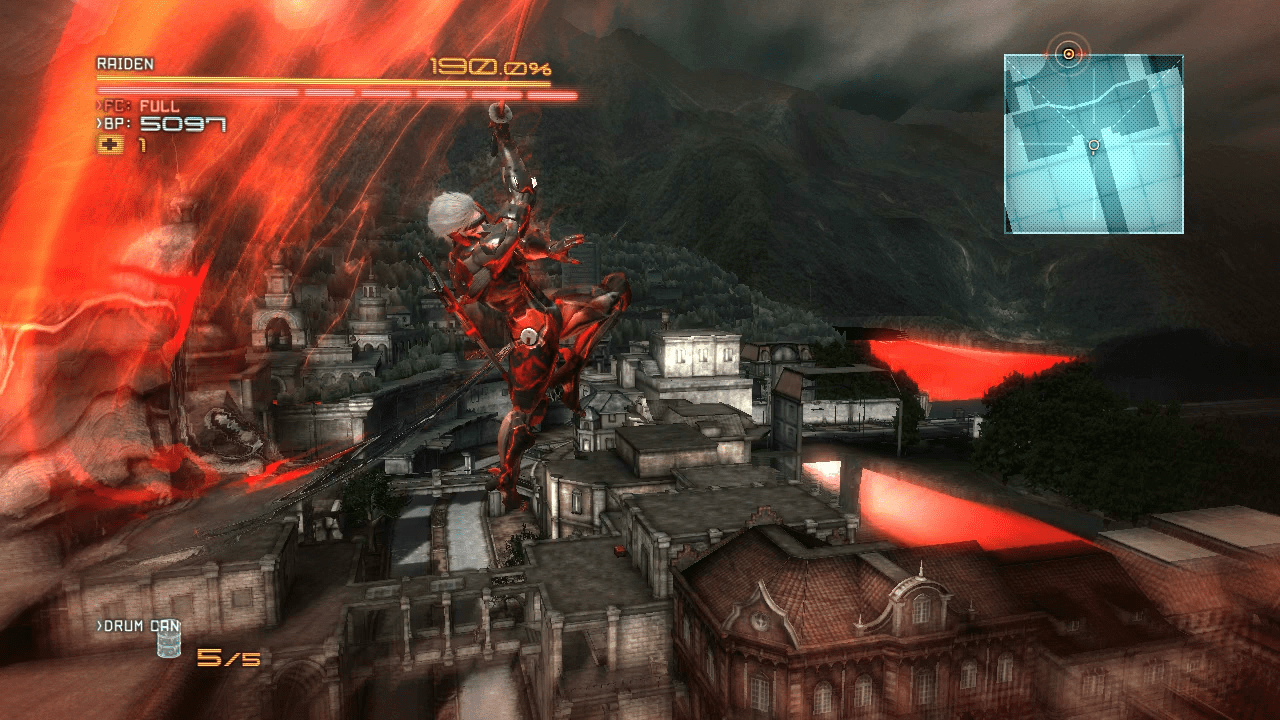
Task: Use the repair nanopaste plus icon
Action: (109, 145)
